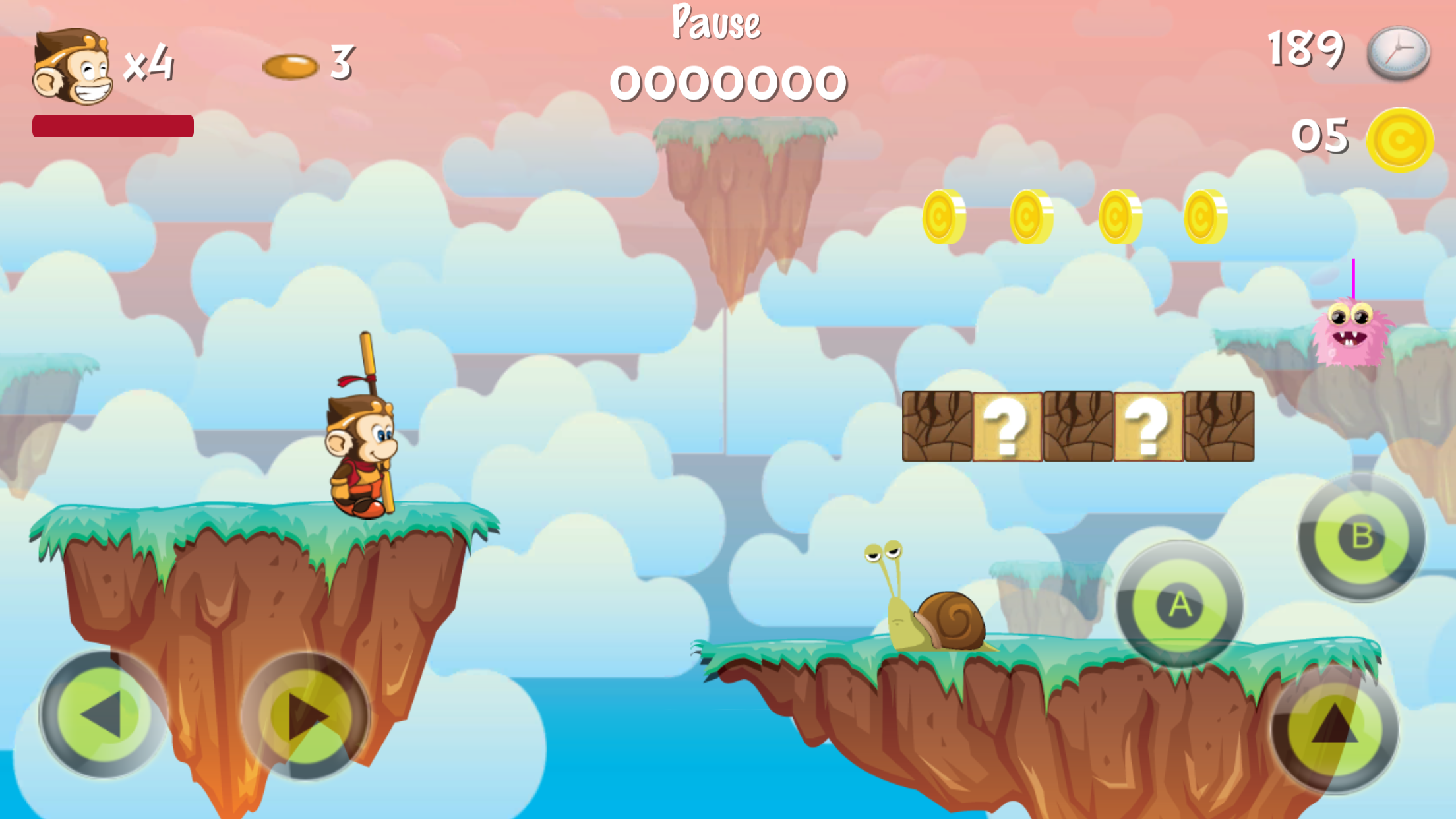Click the coin icon next to the 3
The height and width of the screenshot is (819, 1456).
[x=289, y=66]
